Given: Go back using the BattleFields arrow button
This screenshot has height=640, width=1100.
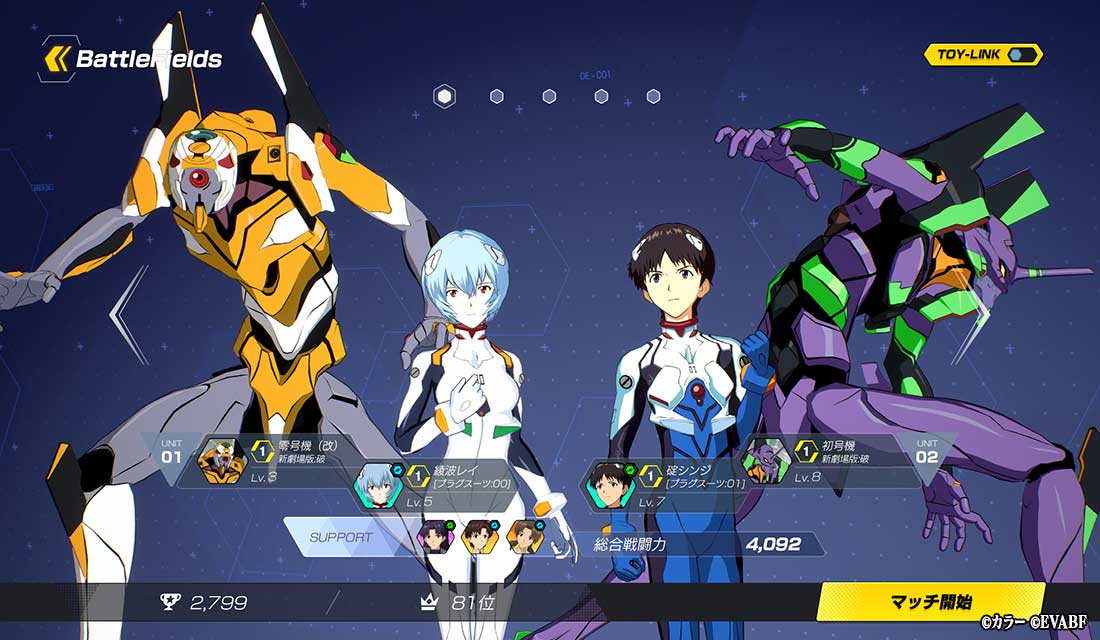Looking at the screenshot, I should pos(56,58).
